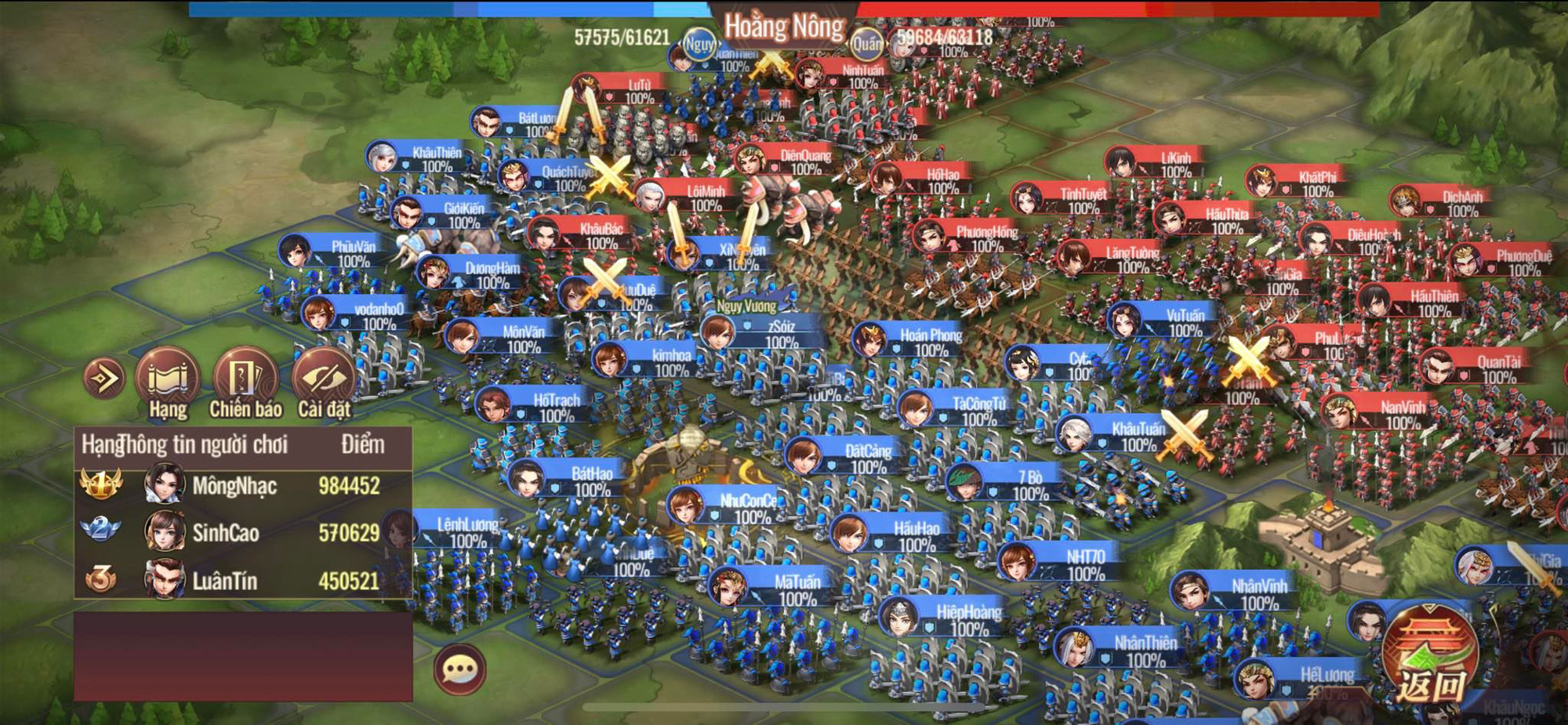Collapse the menu with the arrow button
1568x725 pixels.
(x=104, y=379)
